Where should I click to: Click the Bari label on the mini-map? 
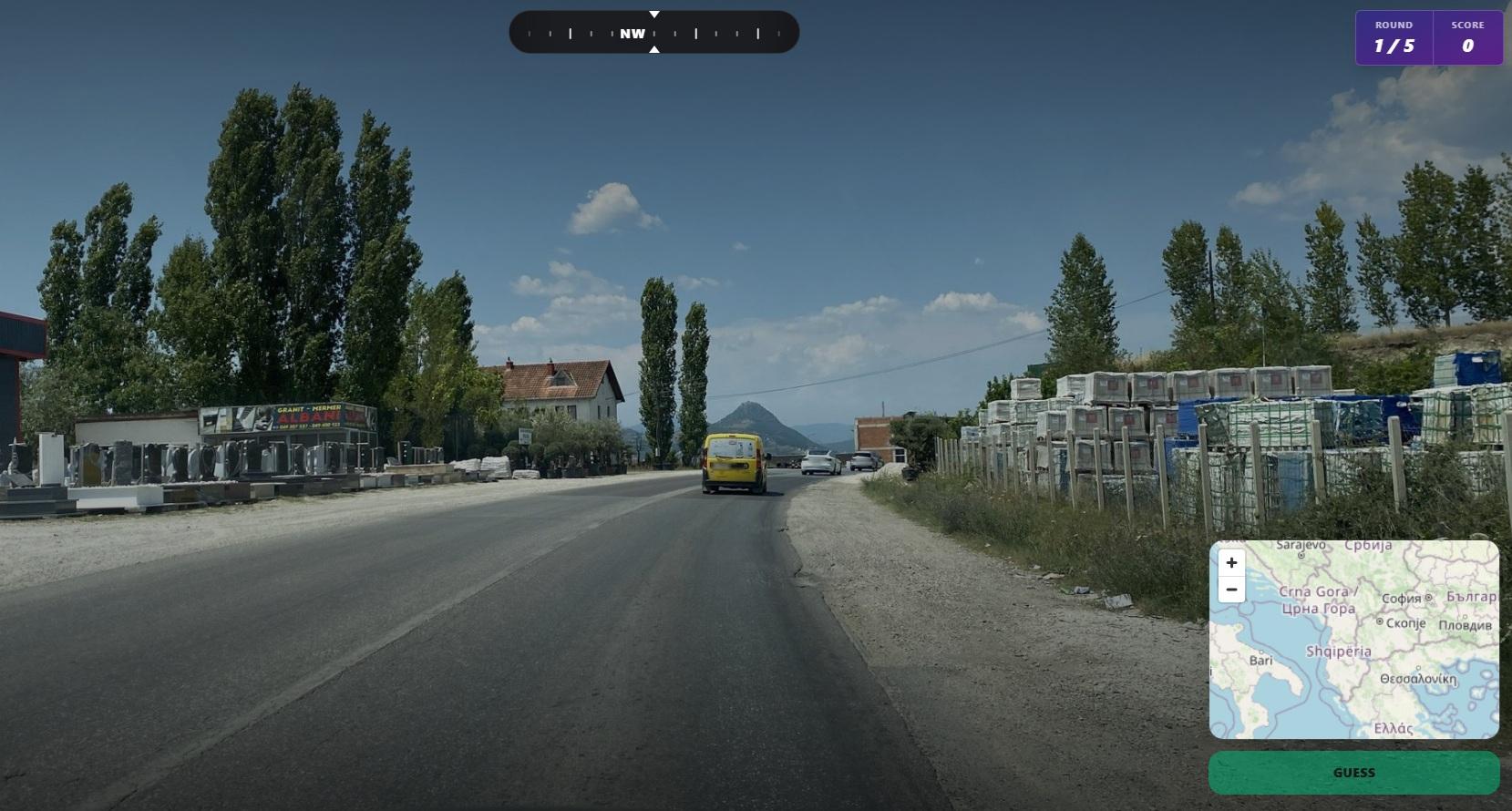click(x=1260, y=658)
